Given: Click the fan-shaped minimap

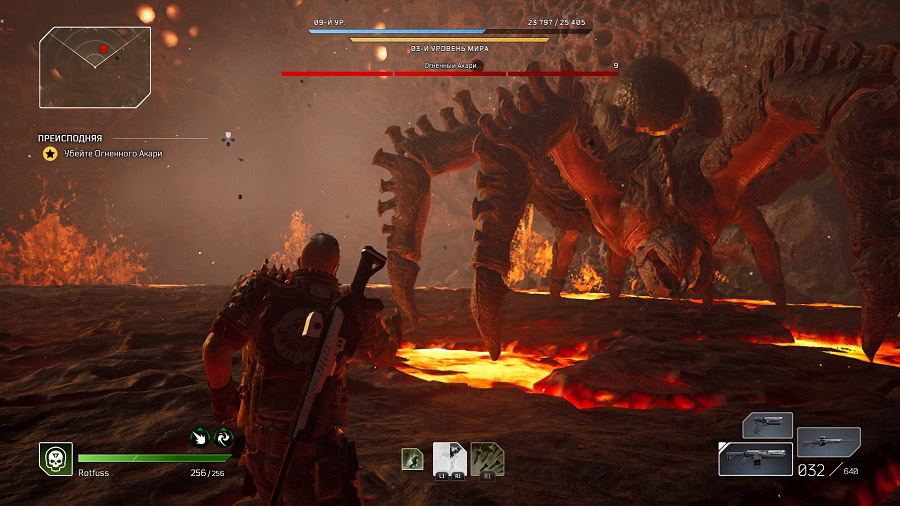Looking at the screenshot, I should tap(95, 67).
